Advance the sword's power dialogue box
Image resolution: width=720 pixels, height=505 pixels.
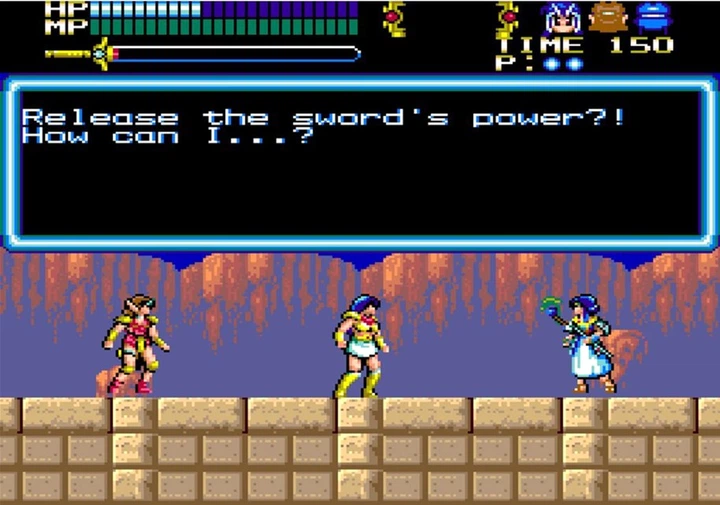(x=358, y=163)
